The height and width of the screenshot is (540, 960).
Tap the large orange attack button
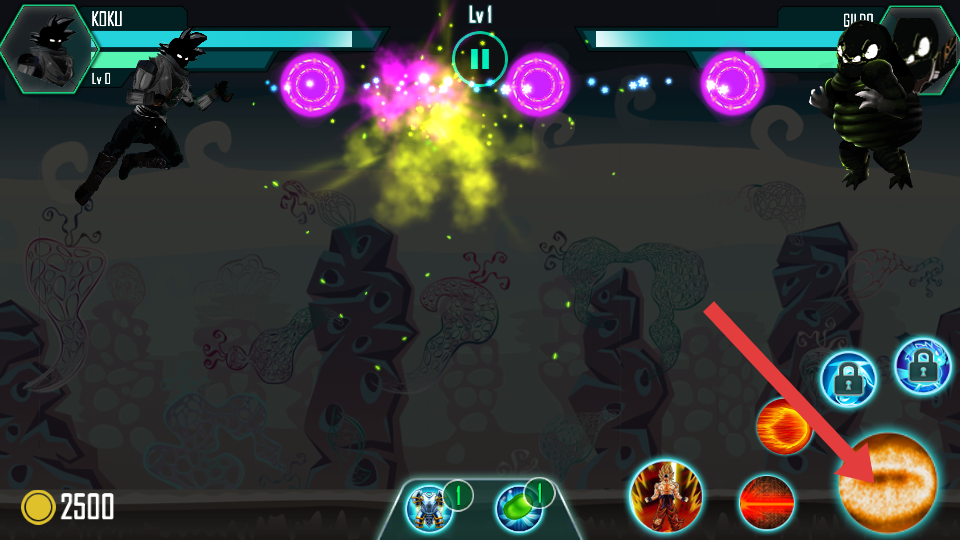tap(888, 483)
